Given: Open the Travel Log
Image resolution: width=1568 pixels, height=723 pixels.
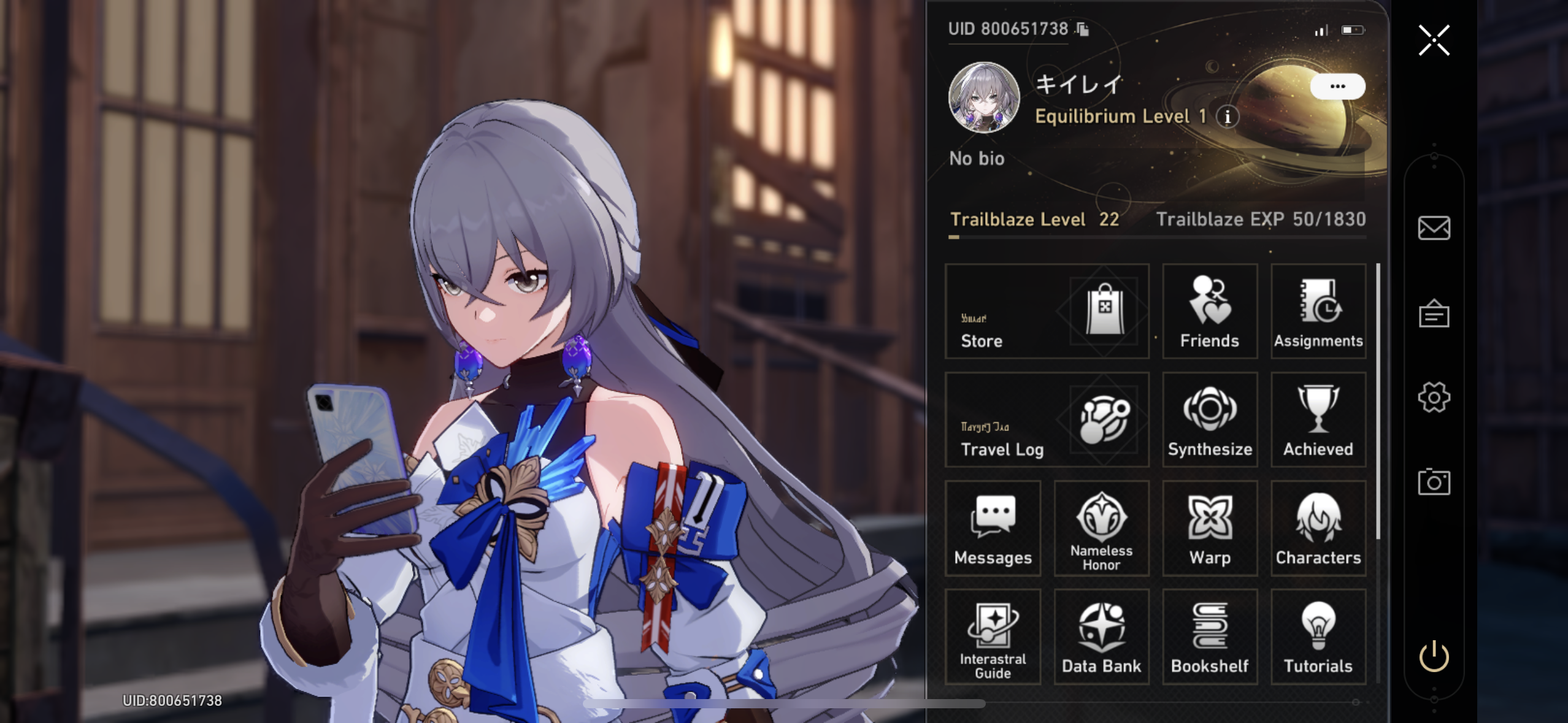Looking at the screenshot, I should click(x=1047, y=420).
